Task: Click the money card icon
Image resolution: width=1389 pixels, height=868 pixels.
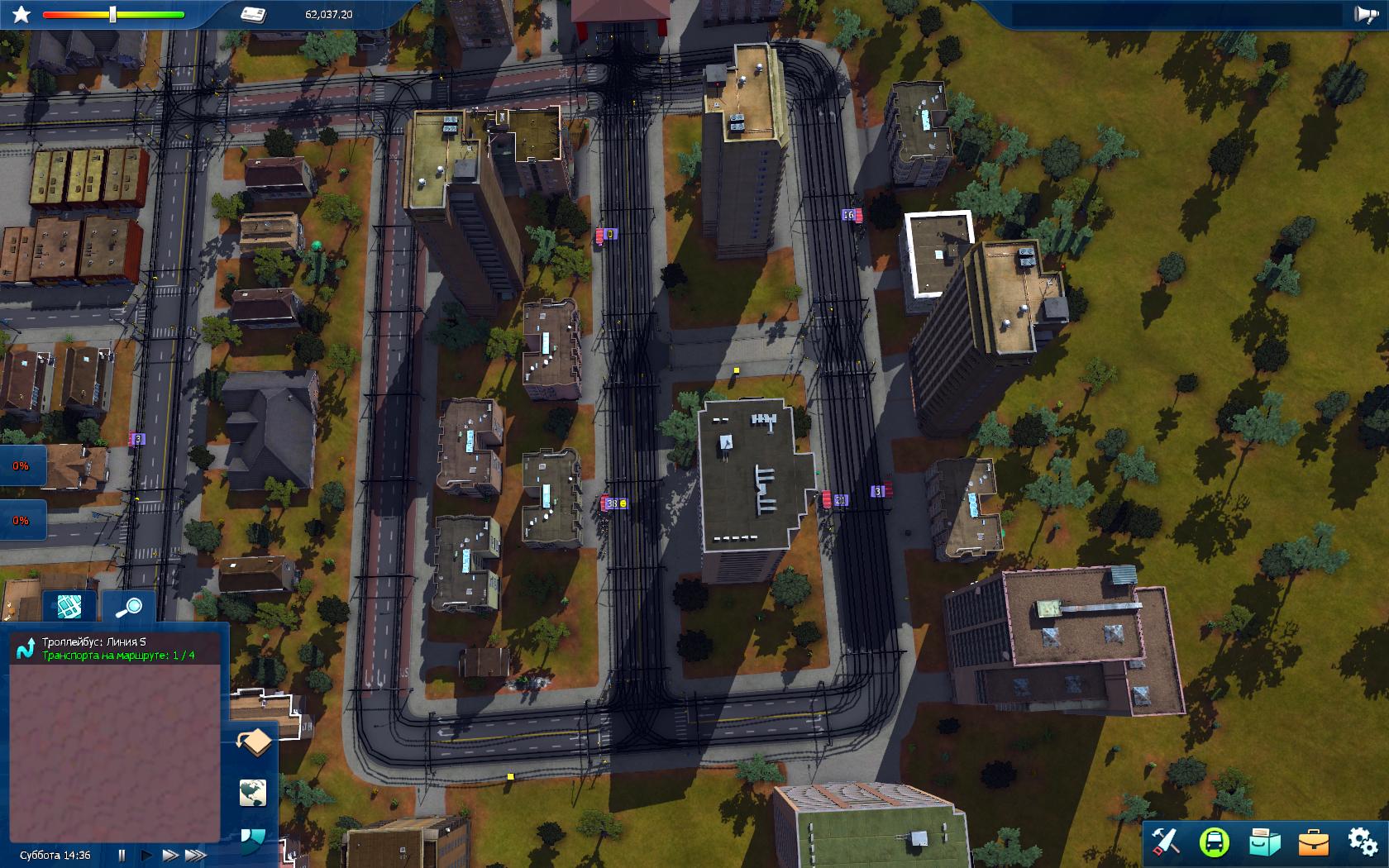Action: coord(253,14)
